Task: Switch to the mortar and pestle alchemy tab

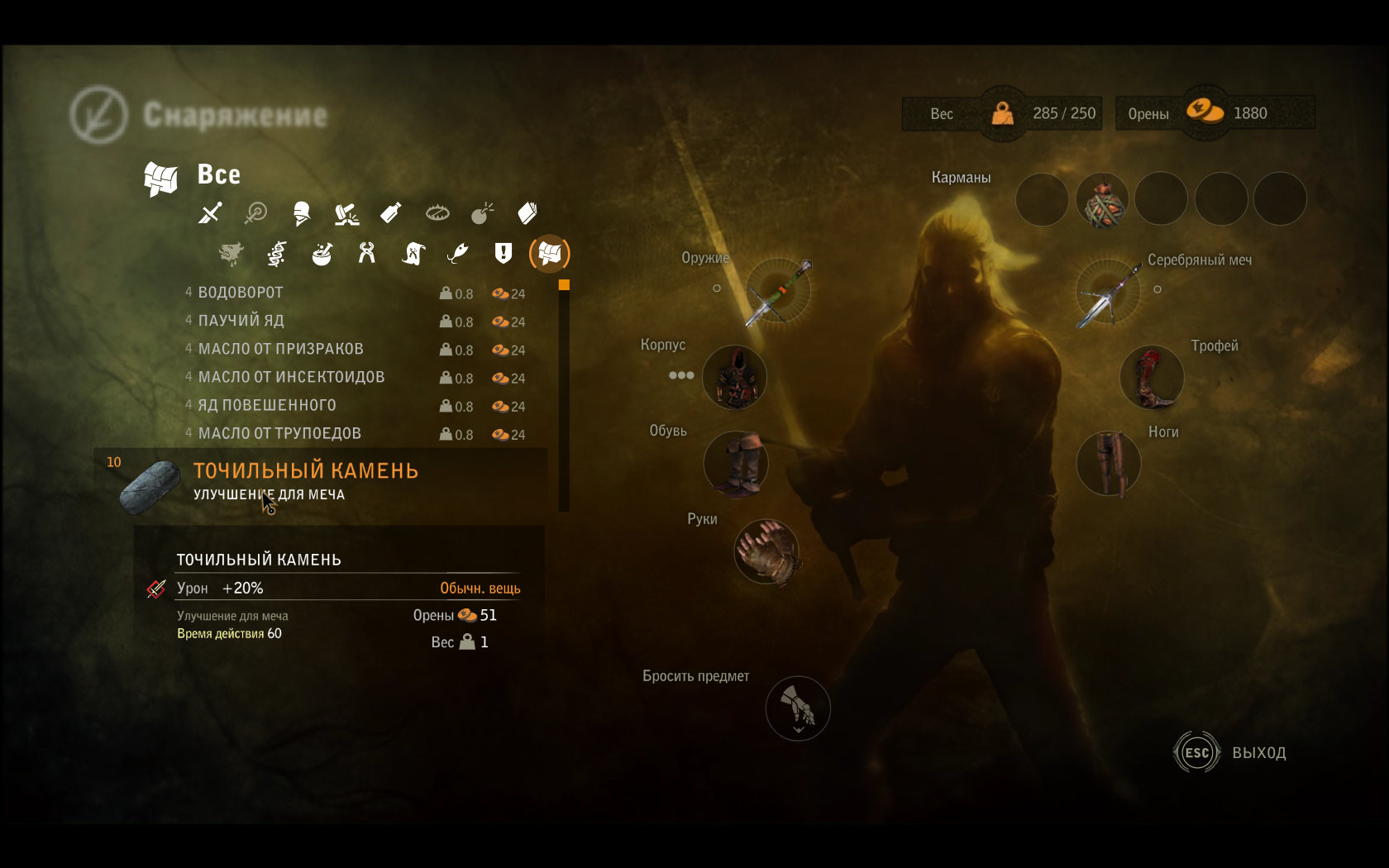Action: click(322, 254)
